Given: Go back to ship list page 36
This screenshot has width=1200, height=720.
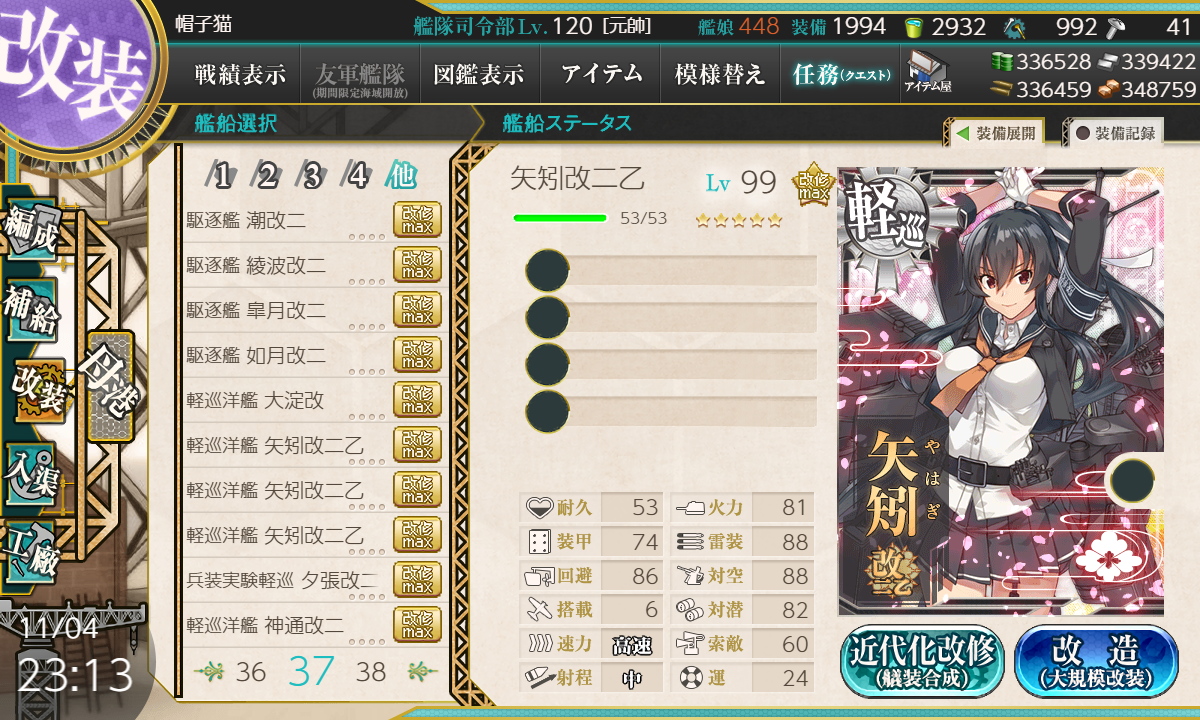Looking at the screenshot, I should coord(251,671).
